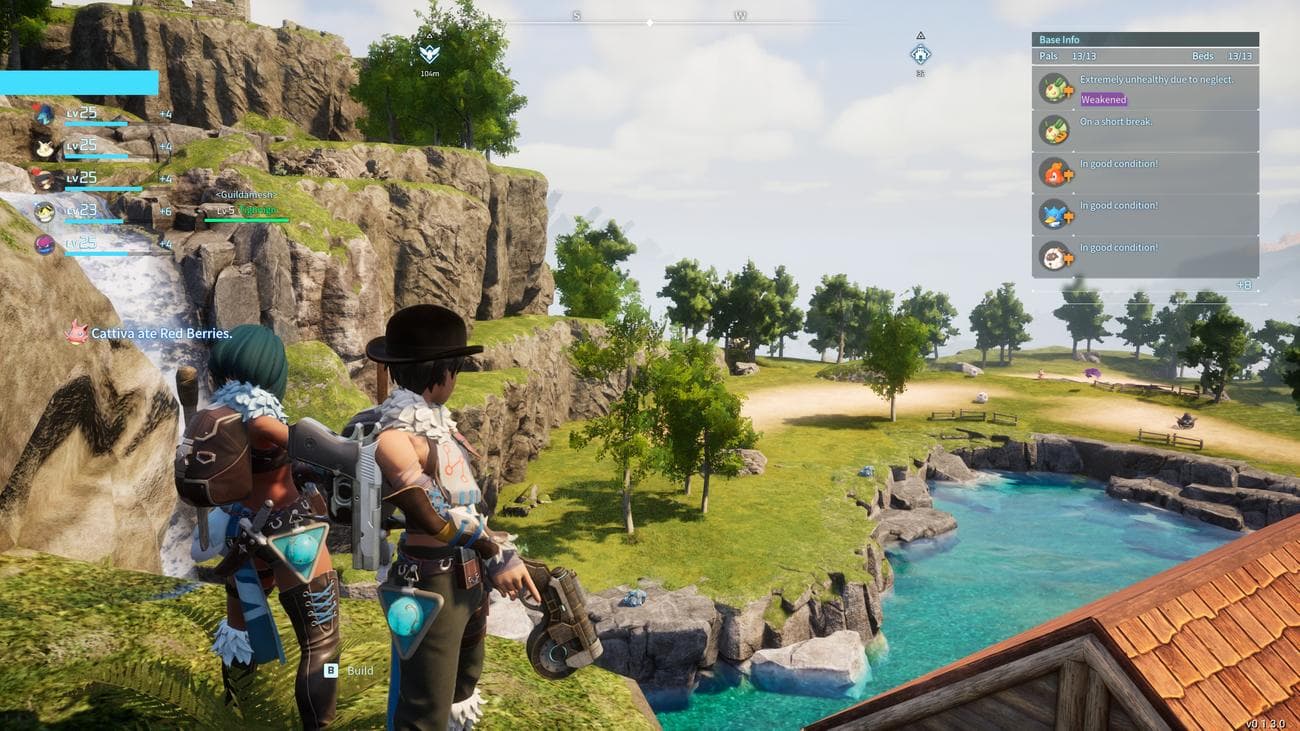Select the Weakened pal row in Base Info

click(1145, 89)
